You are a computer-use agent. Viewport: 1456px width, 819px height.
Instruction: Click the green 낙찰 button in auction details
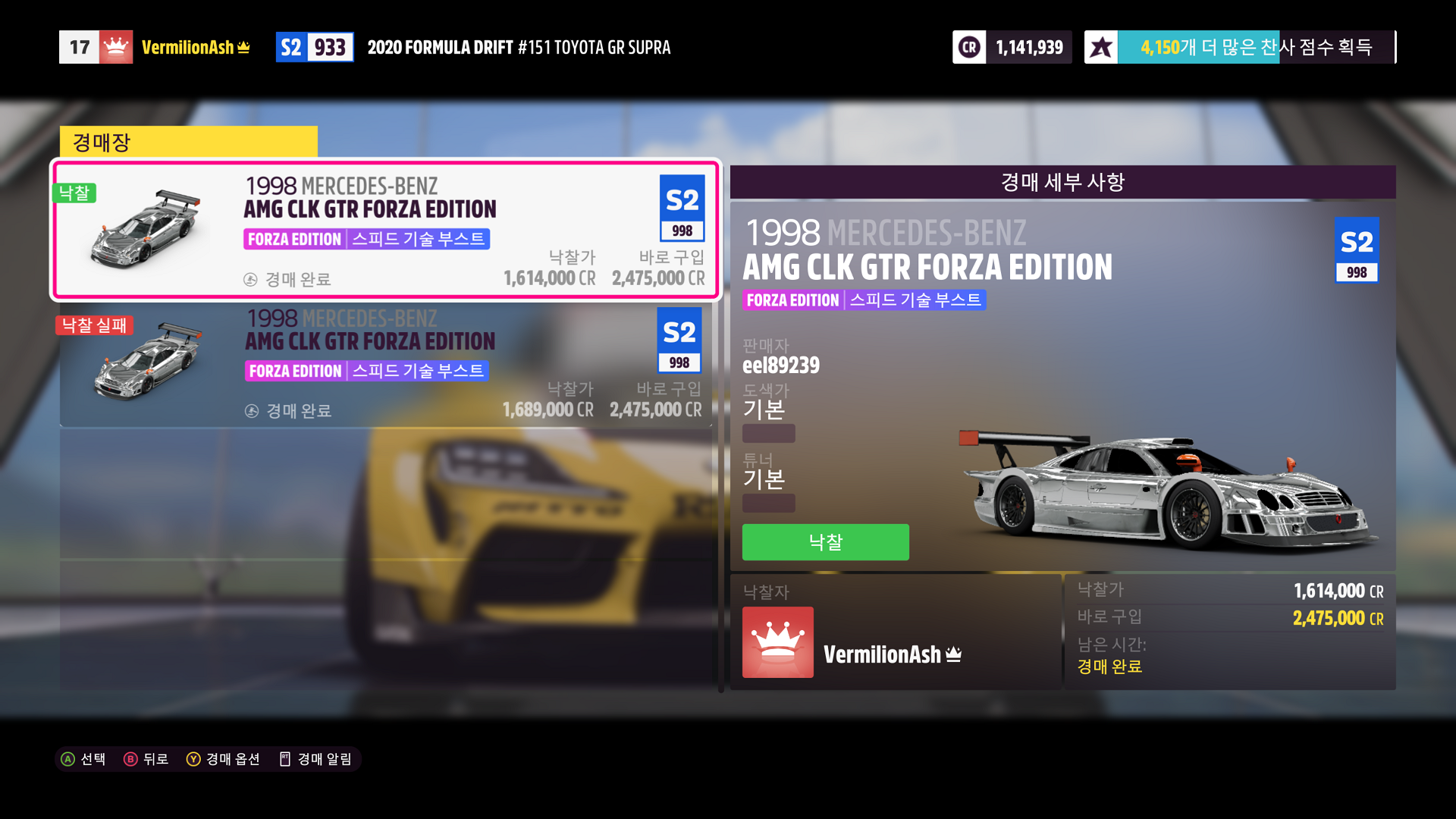pos(825,542)
